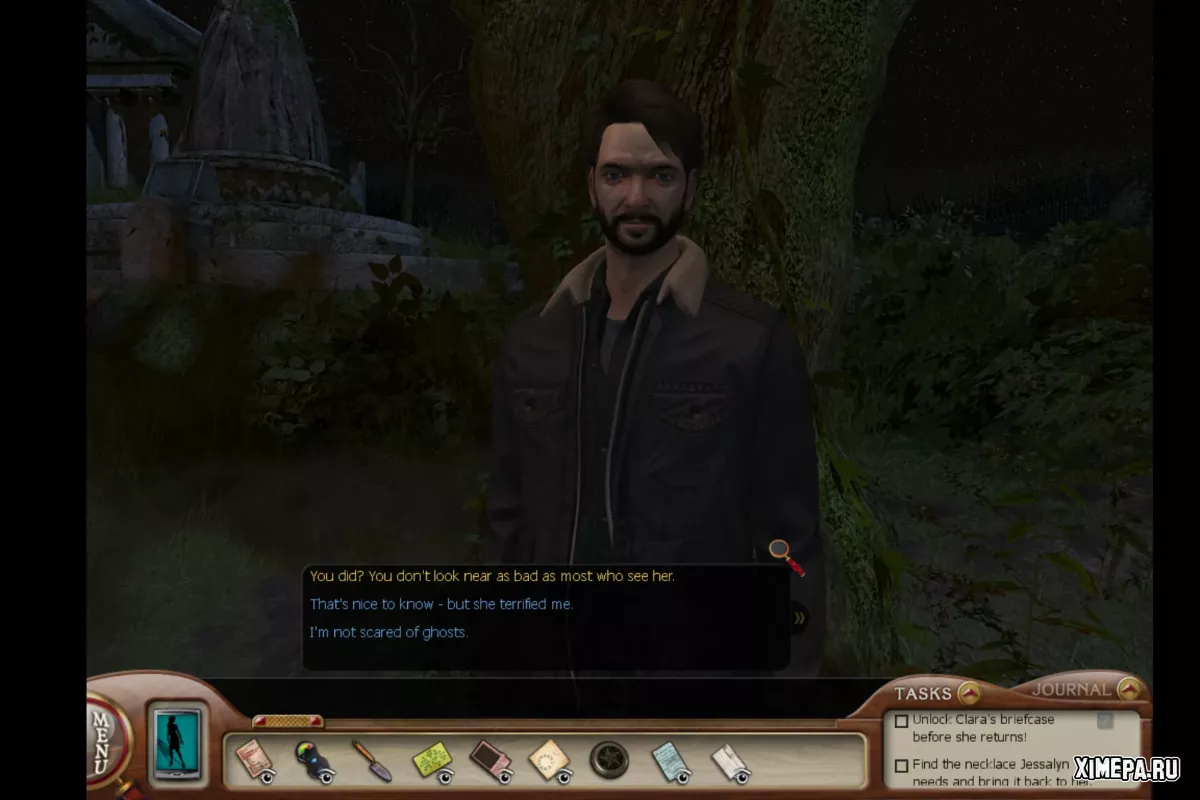
Task: Click the inventory scroll tab with red arrows
Action: (x=287, y=720)
